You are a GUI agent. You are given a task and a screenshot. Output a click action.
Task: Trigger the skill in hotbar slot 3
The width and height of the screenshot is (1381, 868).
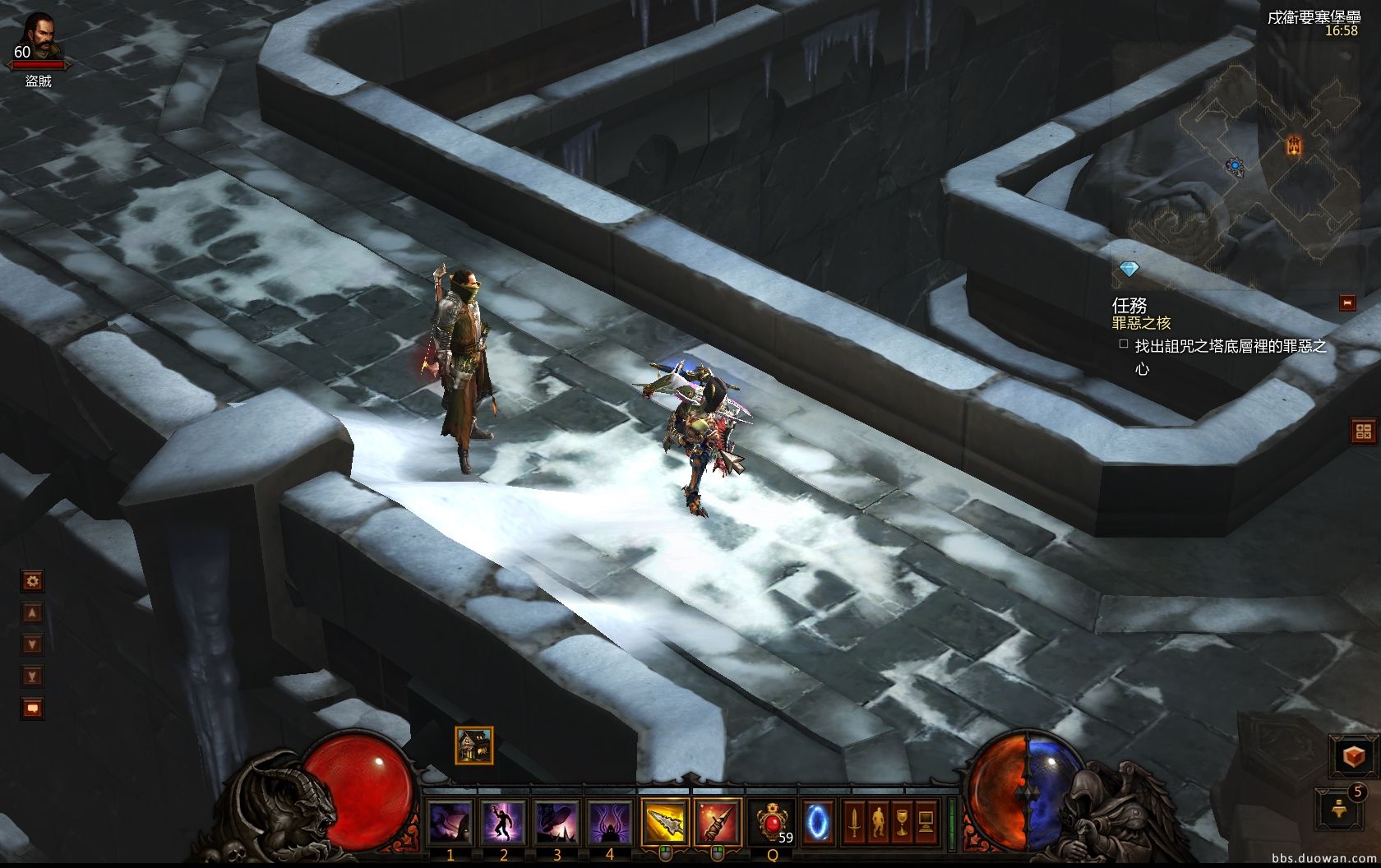pyautogui.click(x=557, y=822)
